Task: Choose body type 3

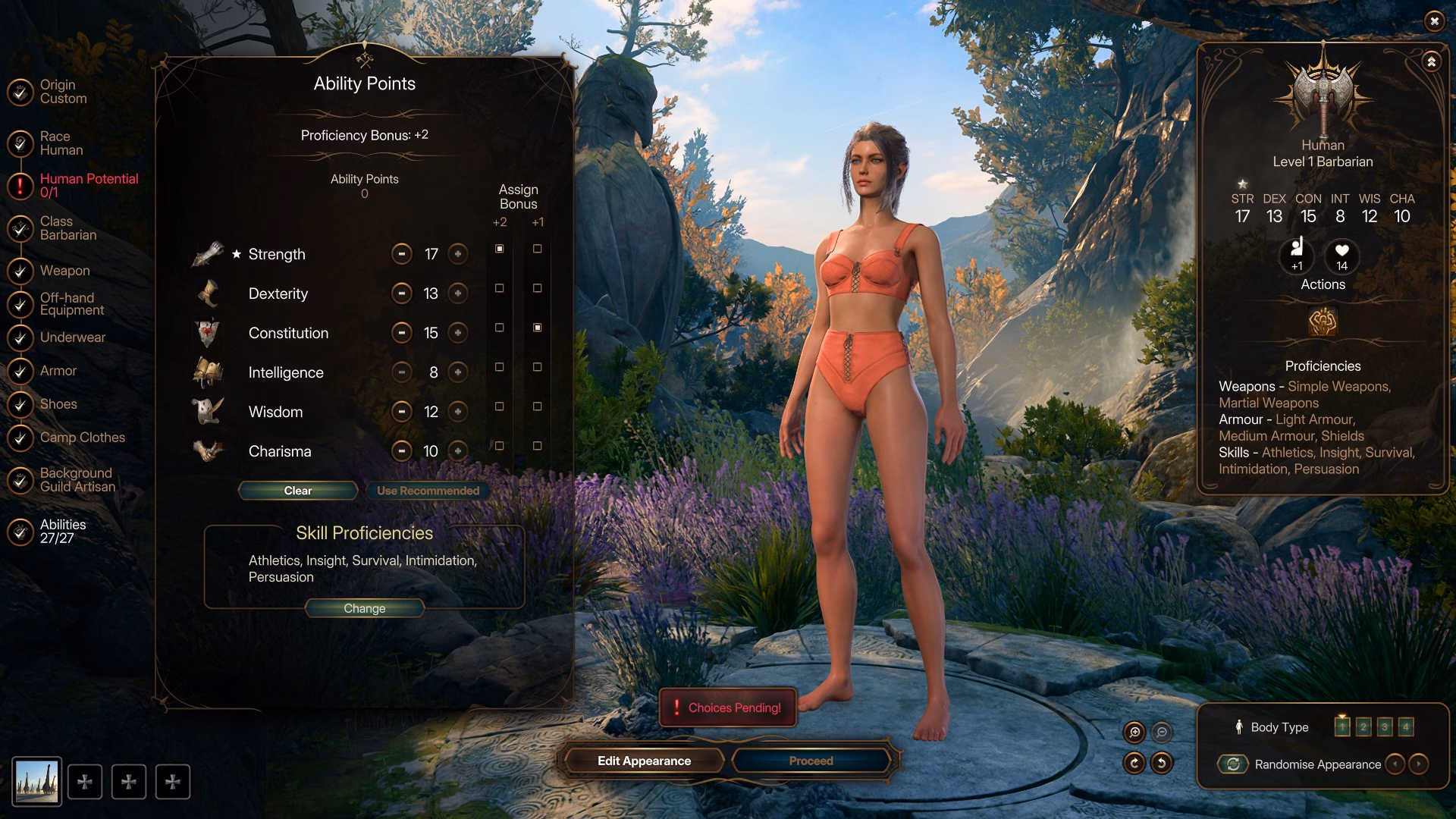Action: coord(1385,727)
